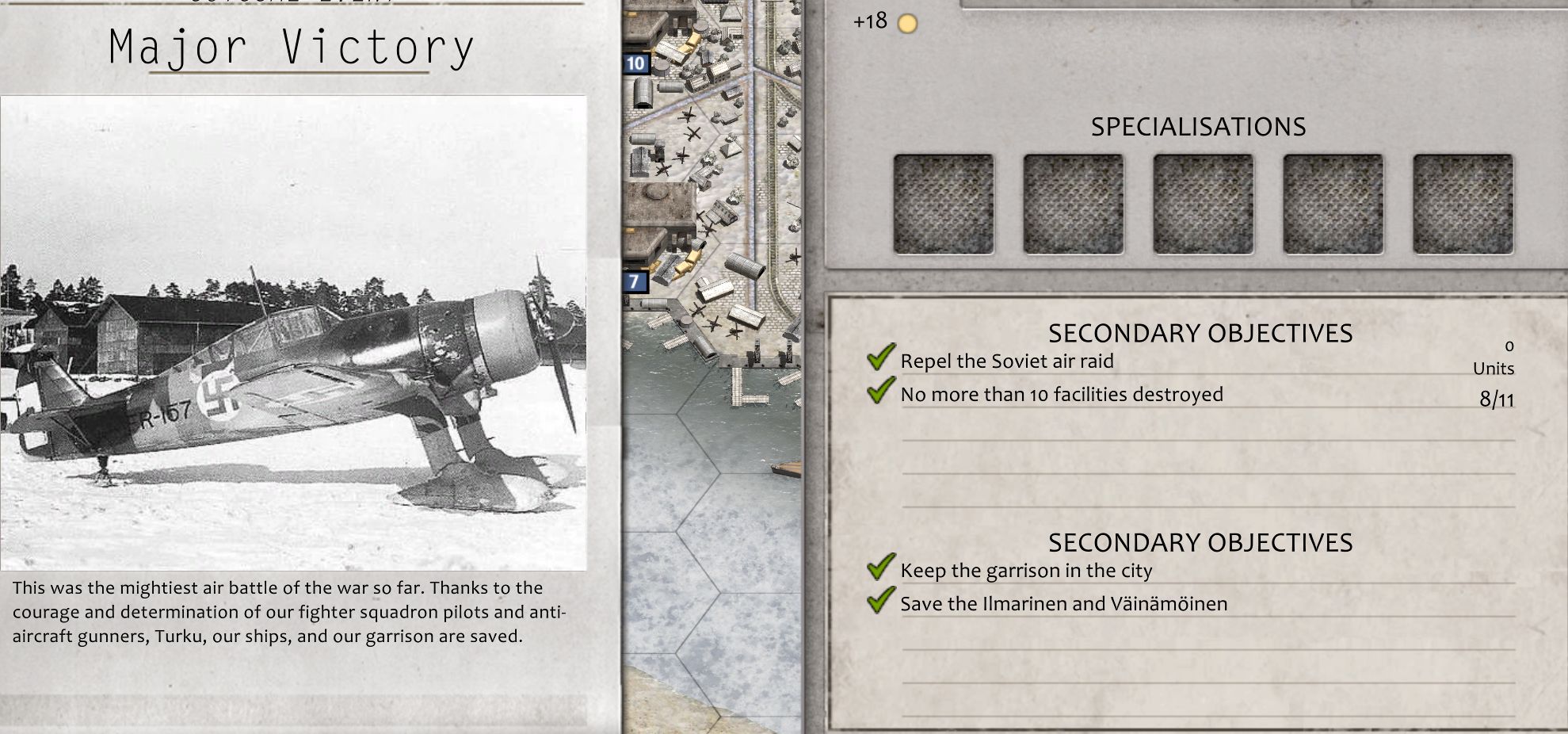Click the yellow command points icon beside +18
This screenshot has width=1568, height=734.
(x=906, y=24)
